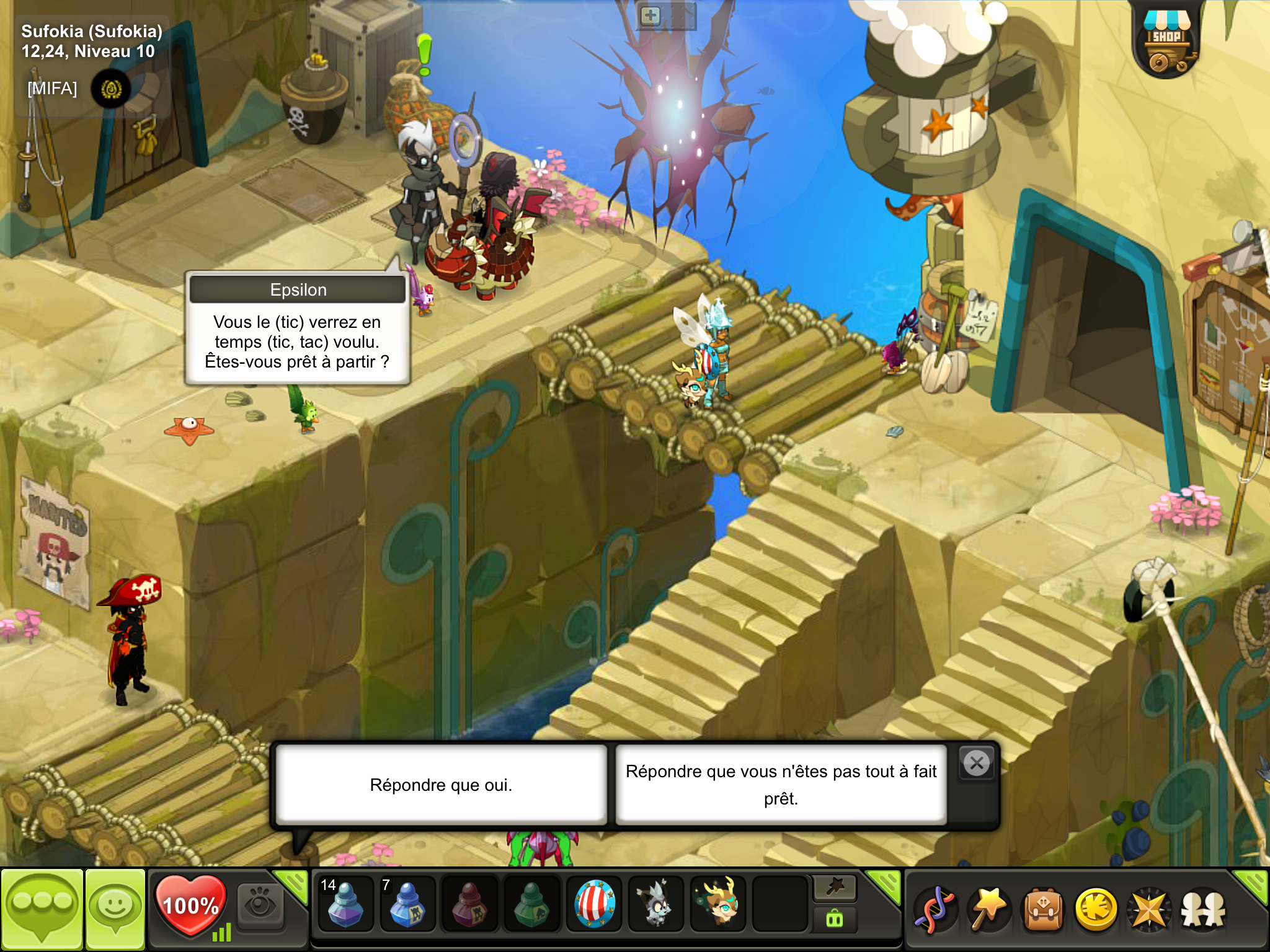Open the smiley emote menu
This screenshot has width=1270, height=952.
click(115, 909)
